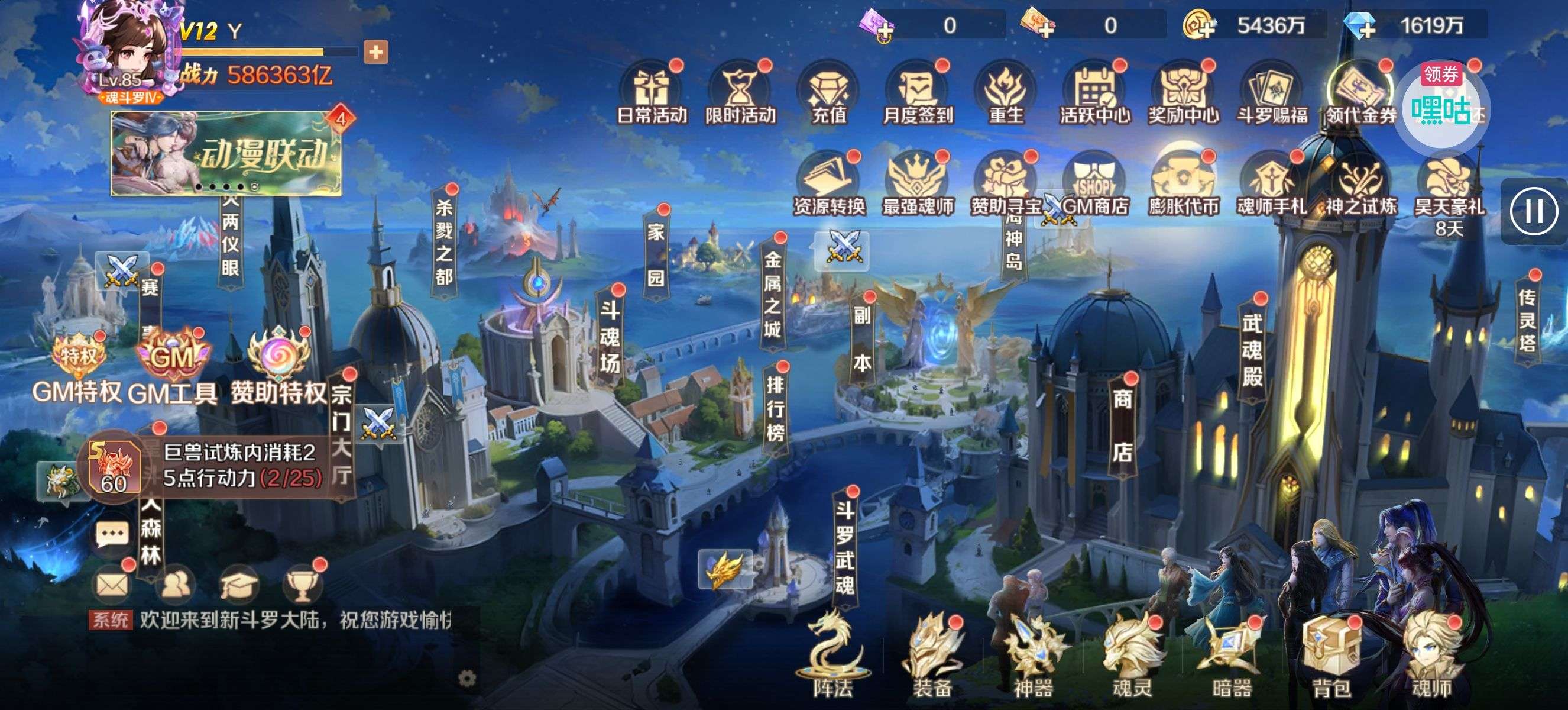Tap the 动漫联动 banner

(226, 153)
